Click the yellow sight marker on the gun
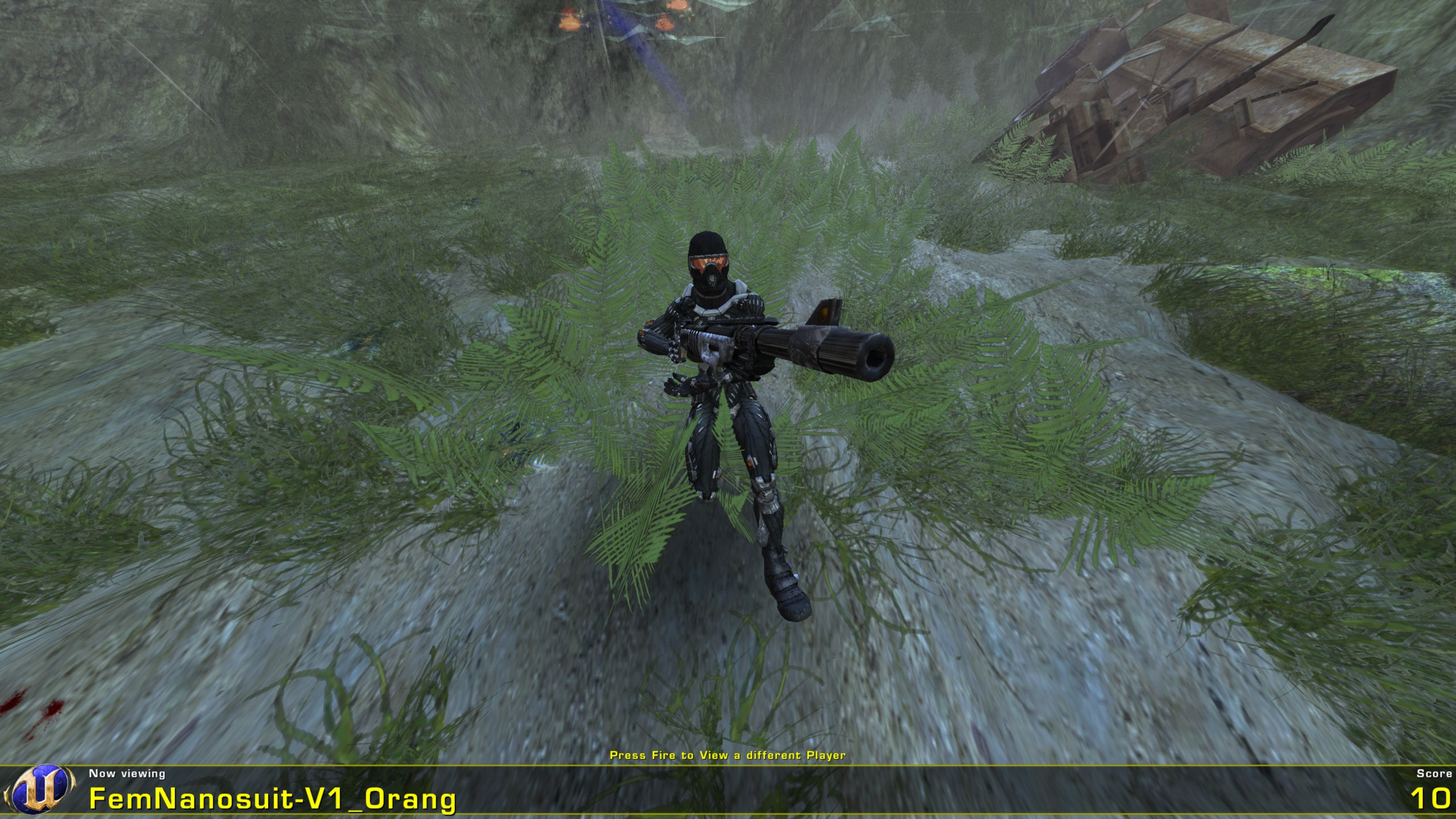This screenshot has width=1456, height=819. tap(823, 313)
